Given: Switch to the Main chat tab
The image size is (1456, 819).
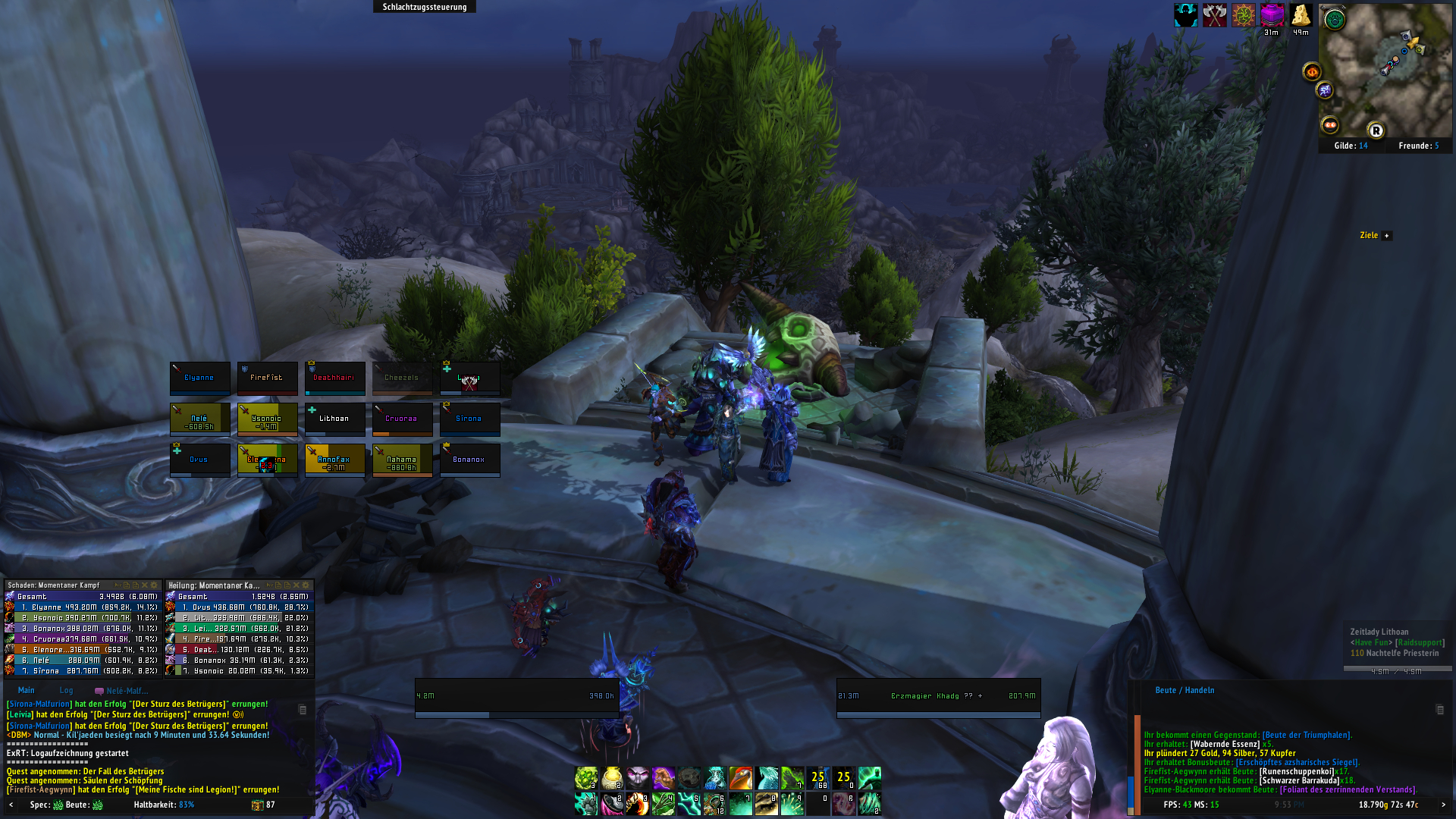Looking at the screenshot, I should 27,690.
